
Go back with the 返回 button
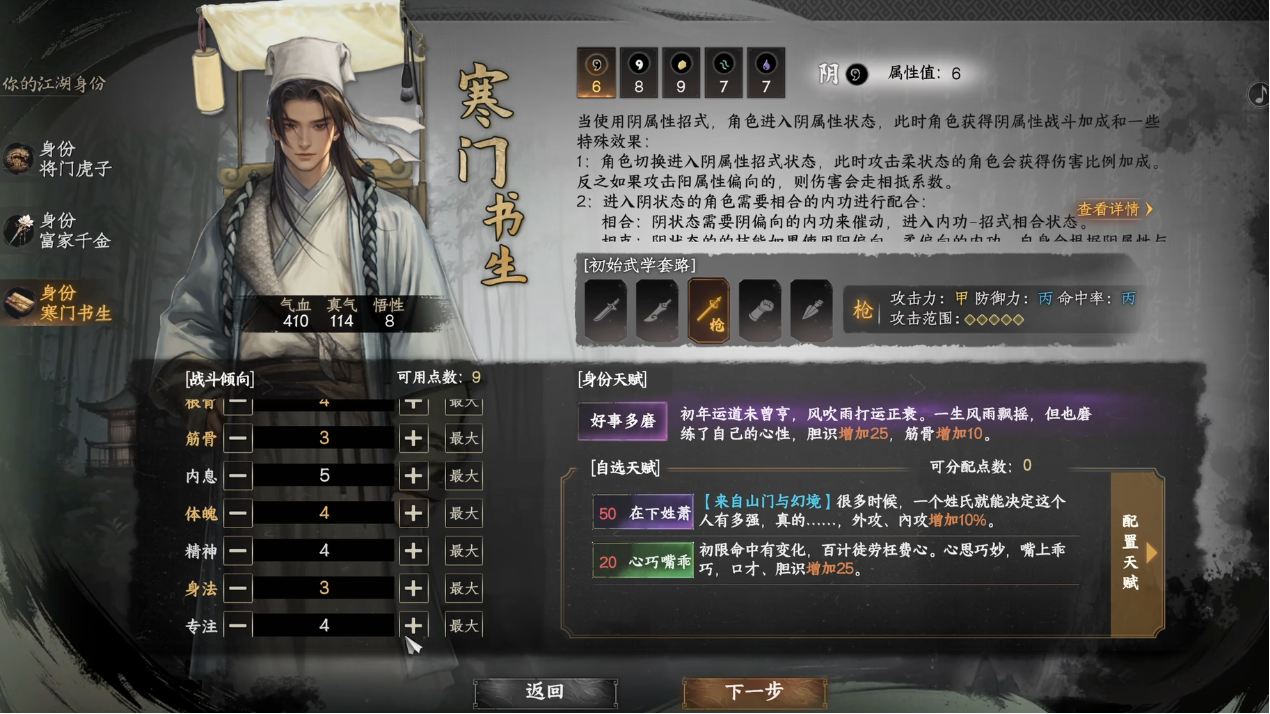point(545,692)
